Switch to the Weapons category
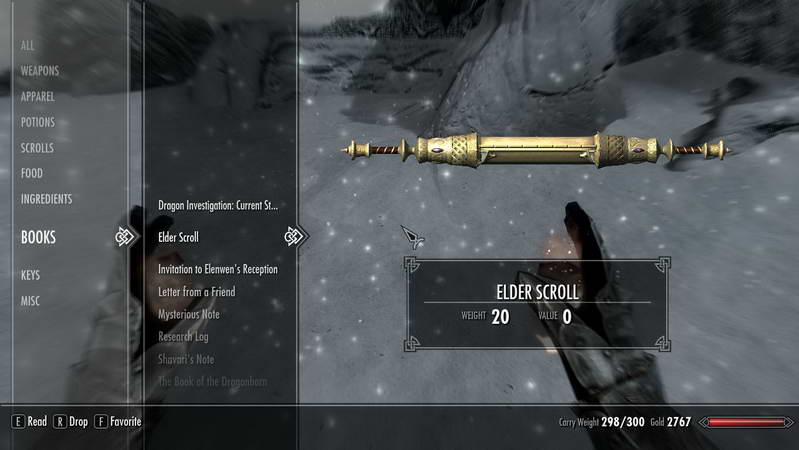This screenshot has height=450, width=799. coord(40,71)
